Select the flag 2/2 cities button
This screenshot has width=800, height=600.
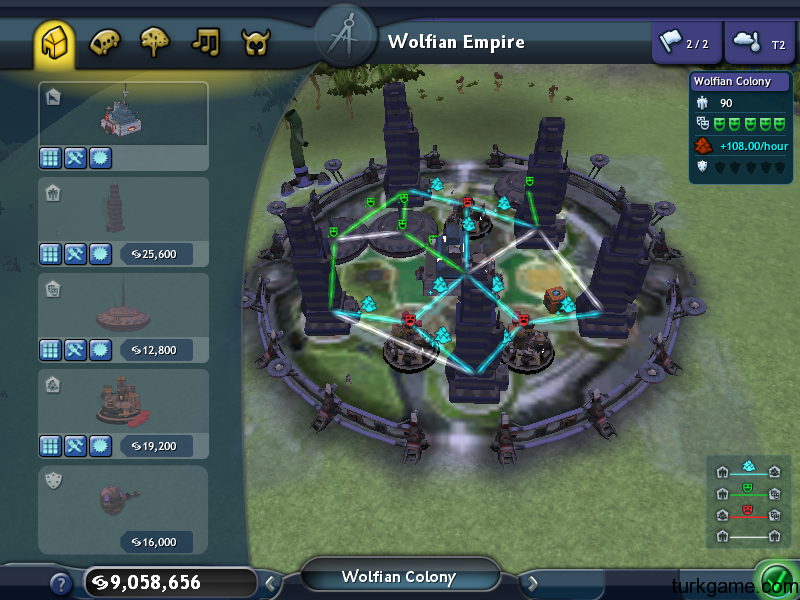(x=685, y=43)
